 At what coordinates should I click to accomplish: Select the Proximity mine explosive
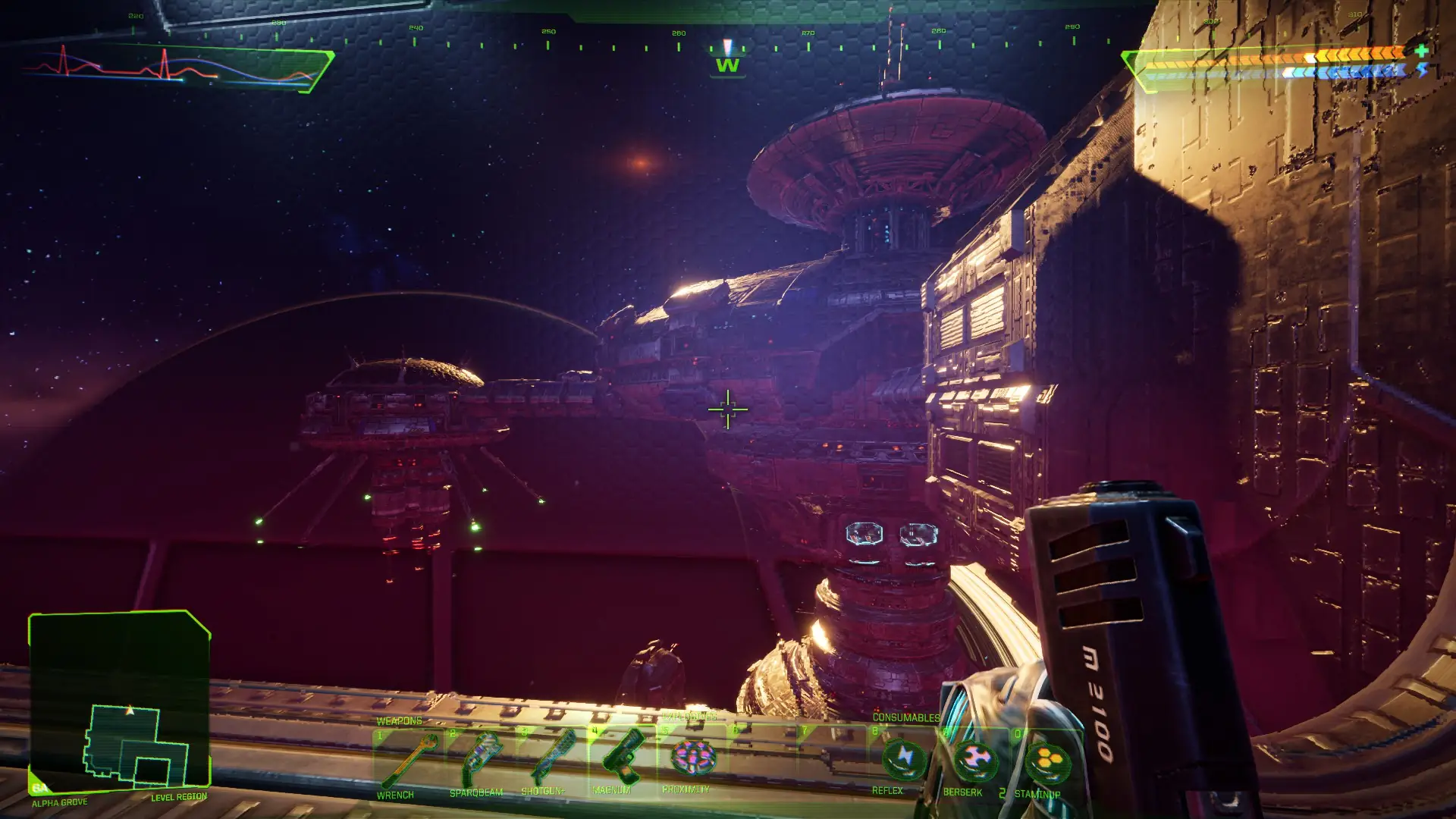coord(692,758)
